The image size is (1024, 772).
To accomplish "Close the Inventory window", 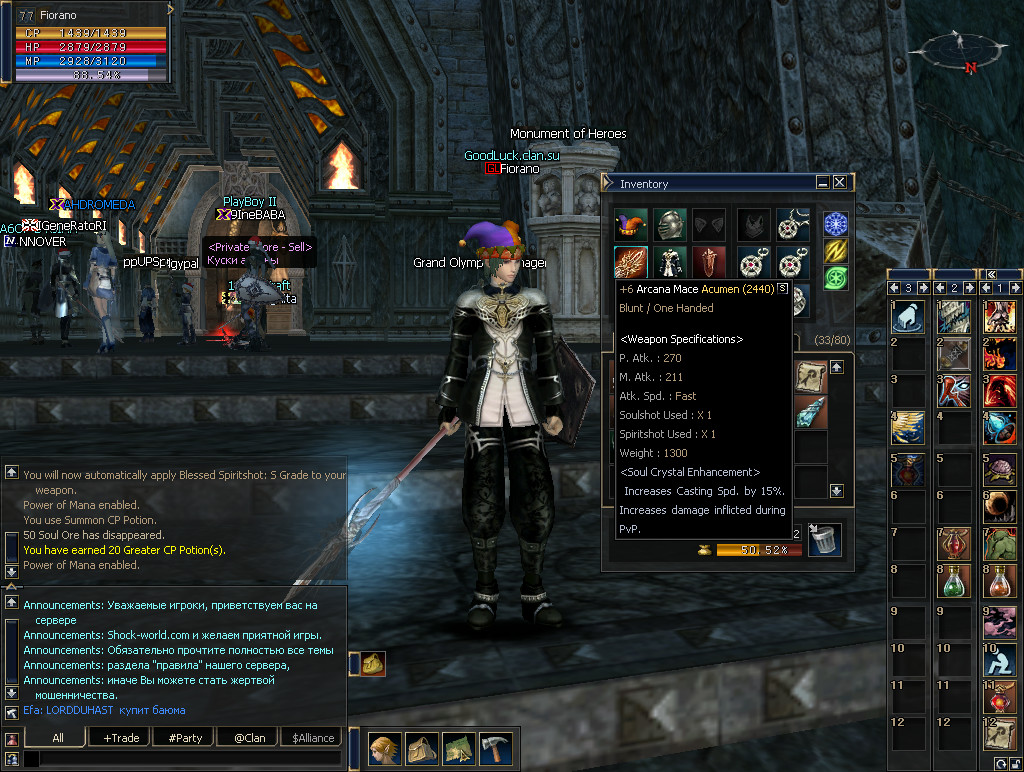I will 839,183.
